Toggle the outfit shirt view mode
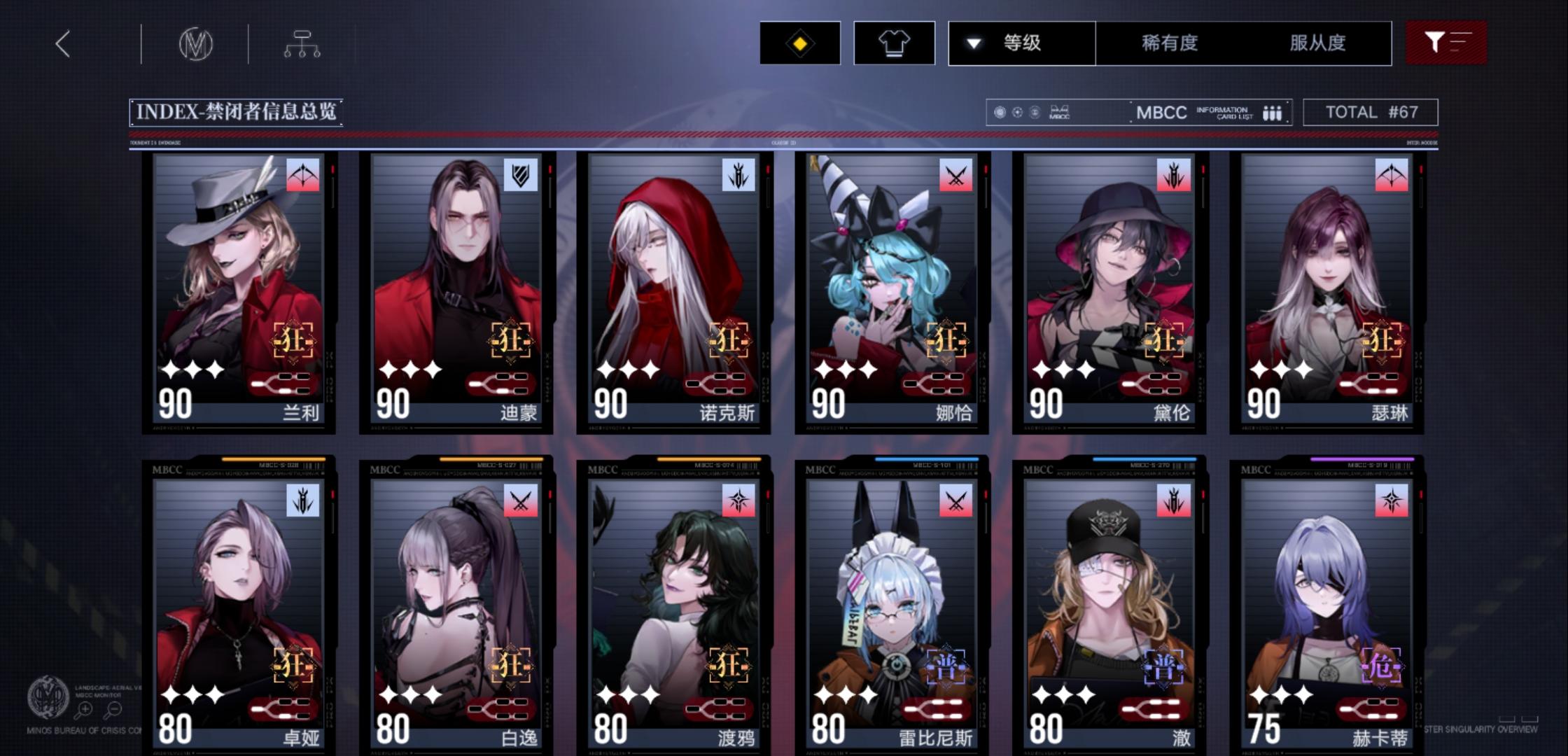 [895, 43]
